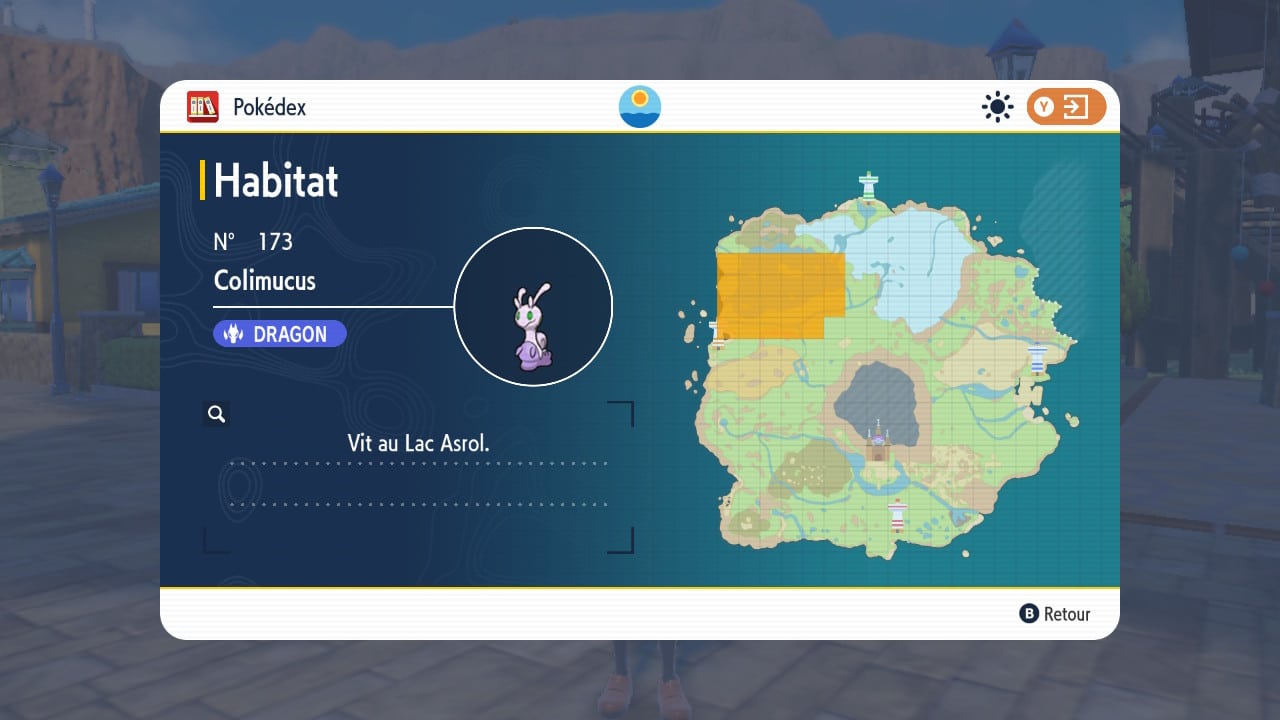Click the DRAGON type badge
The image size is (1280, 720).
280,334
